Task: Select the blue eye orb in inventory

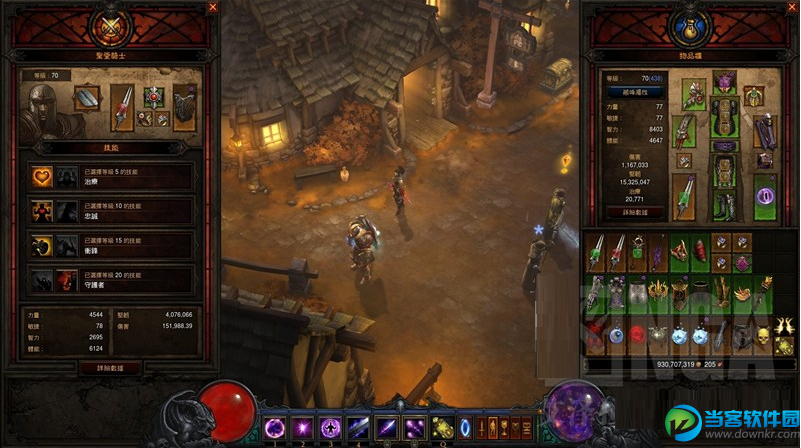Action: [x=618, y=337]
